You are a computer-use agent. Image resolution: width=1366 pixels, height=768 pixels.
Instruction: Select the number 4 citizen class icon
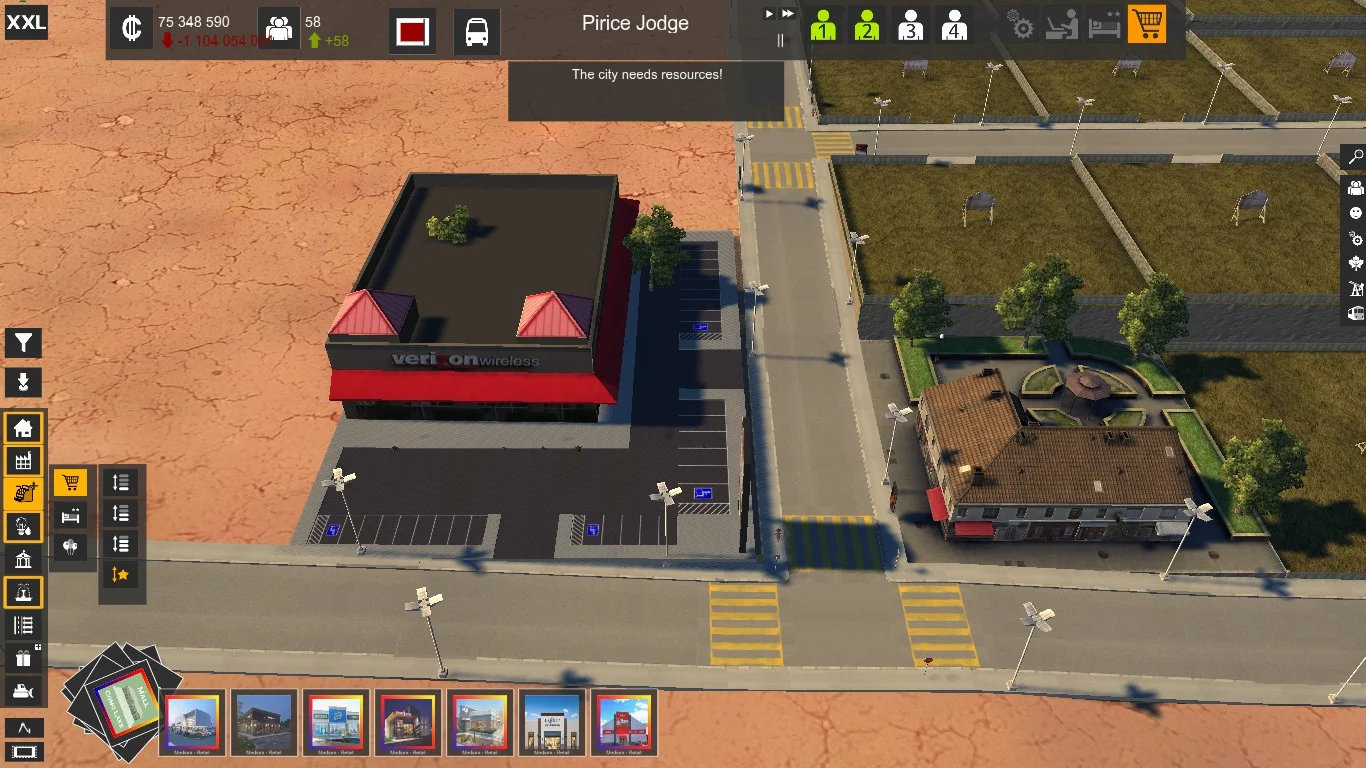point(954,25)
